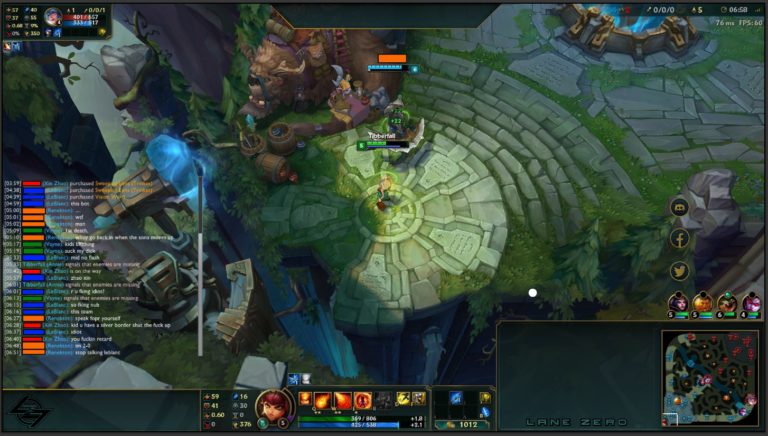Viewport: 768px width, 436px height.
Task: Open the shop via the gold counter
Action: coord(466,424)
